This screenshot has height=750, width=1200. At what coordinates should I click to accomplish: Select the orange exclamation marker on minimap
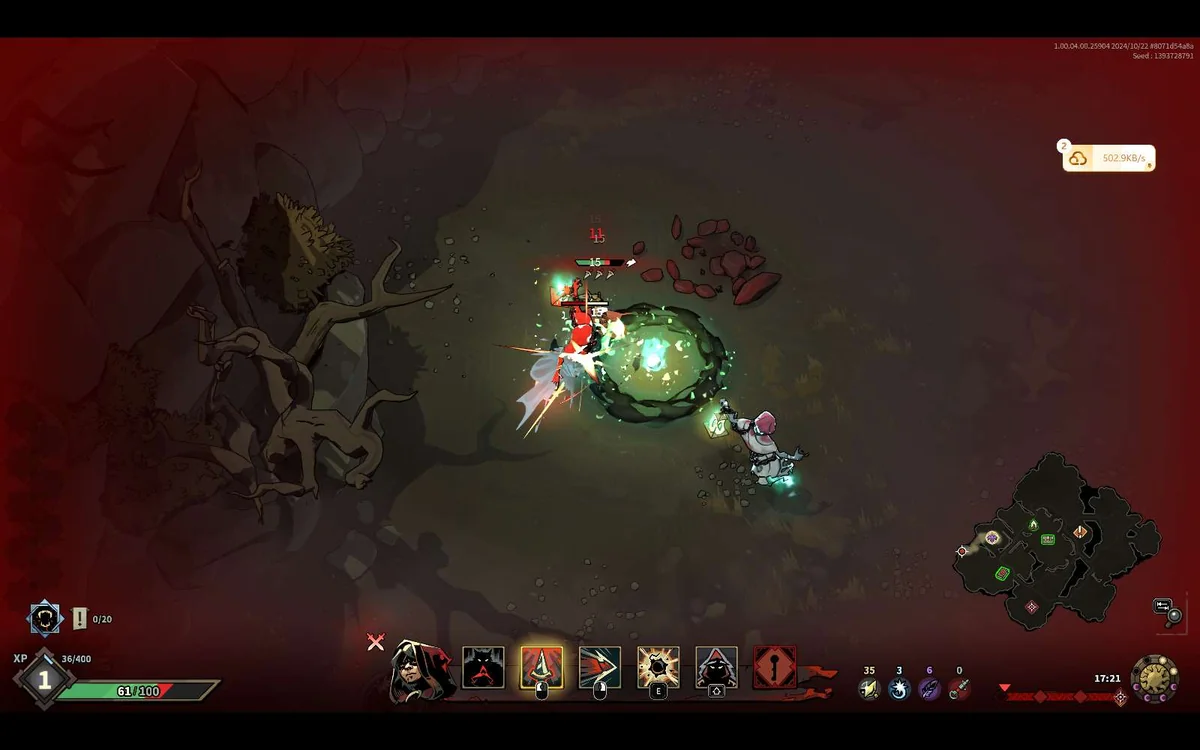point(1081,532)
